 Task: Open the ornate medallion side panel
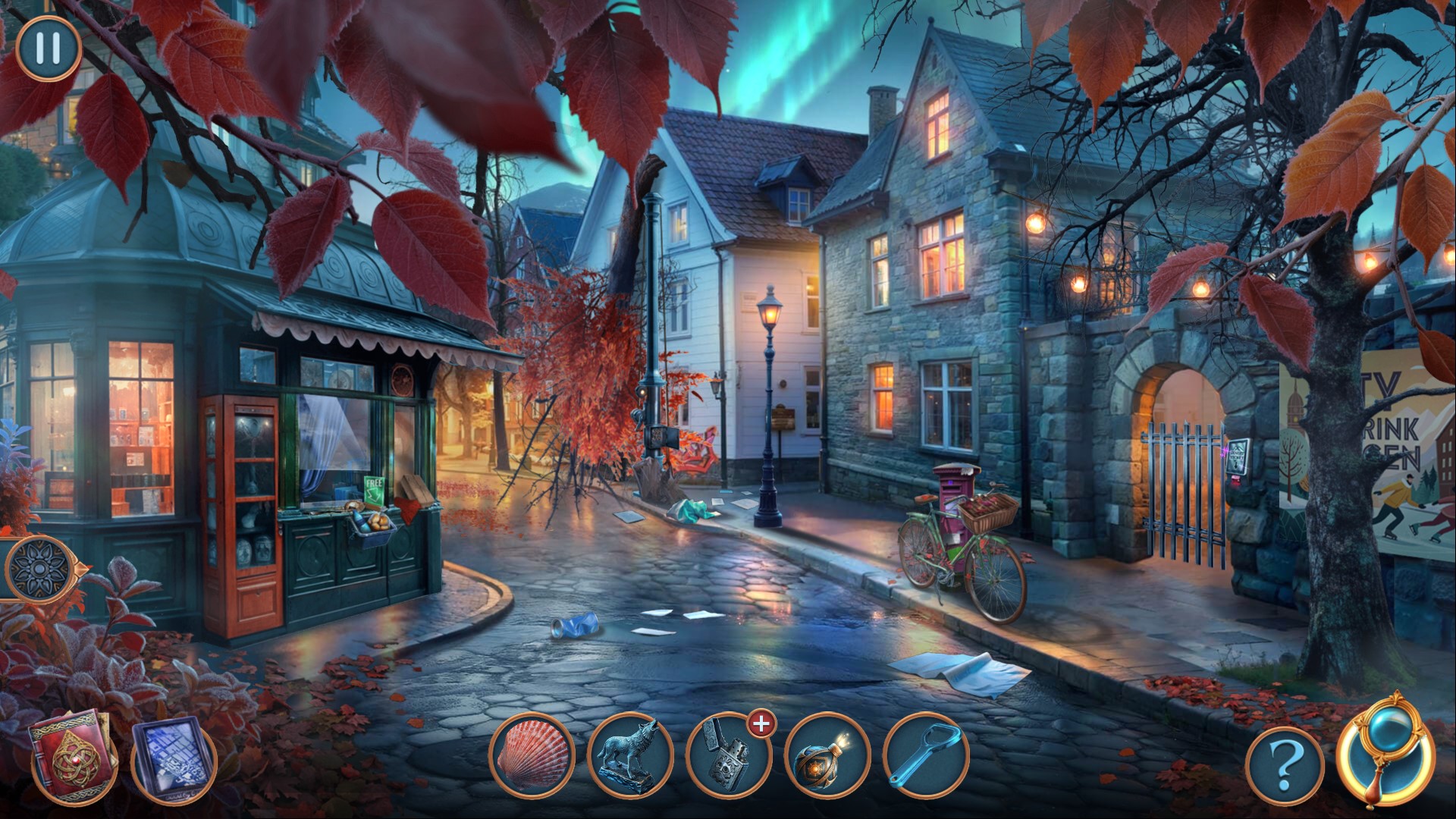[x=36, y=567]
